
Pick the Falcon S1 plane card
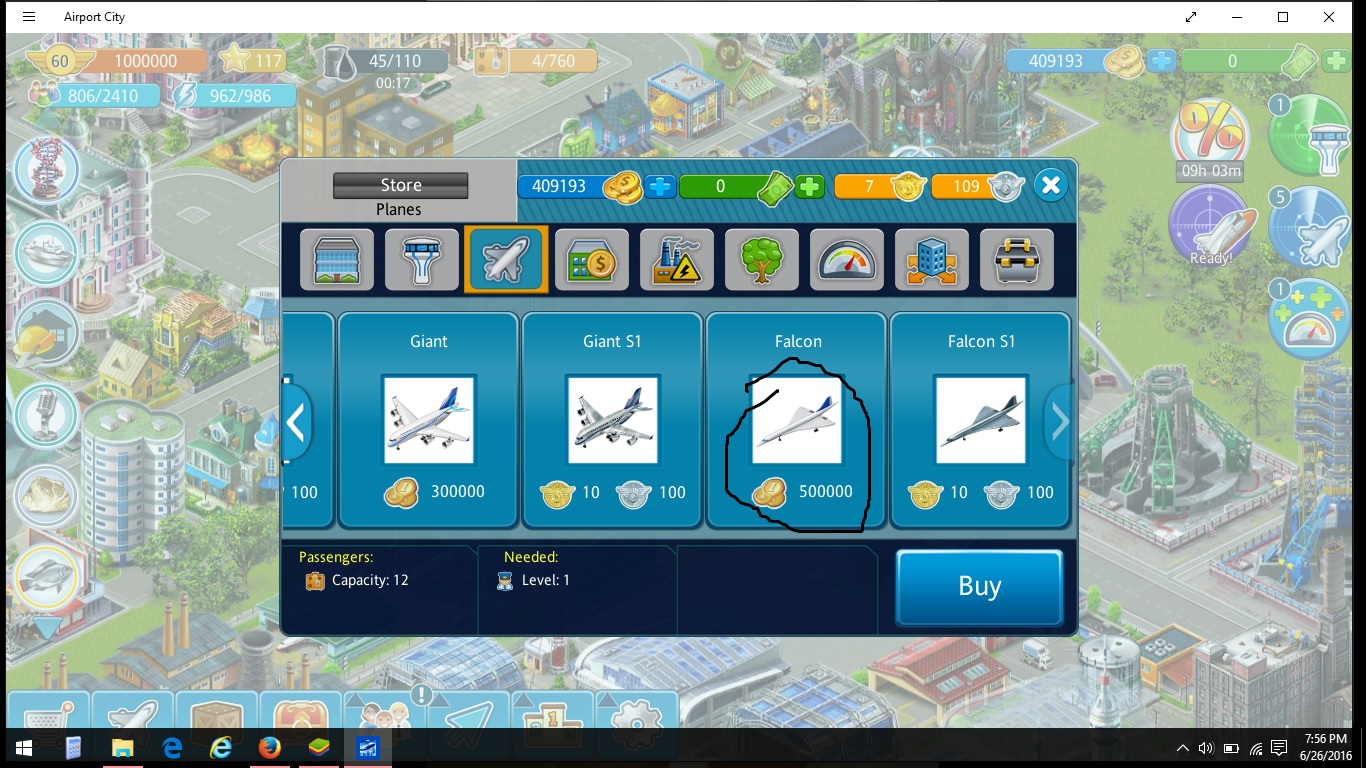point(980,419)
